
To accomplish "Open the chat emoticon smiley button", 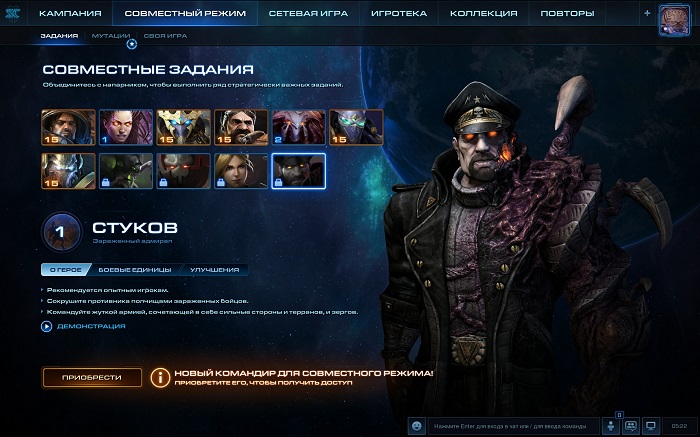I will tap(417, 425).
